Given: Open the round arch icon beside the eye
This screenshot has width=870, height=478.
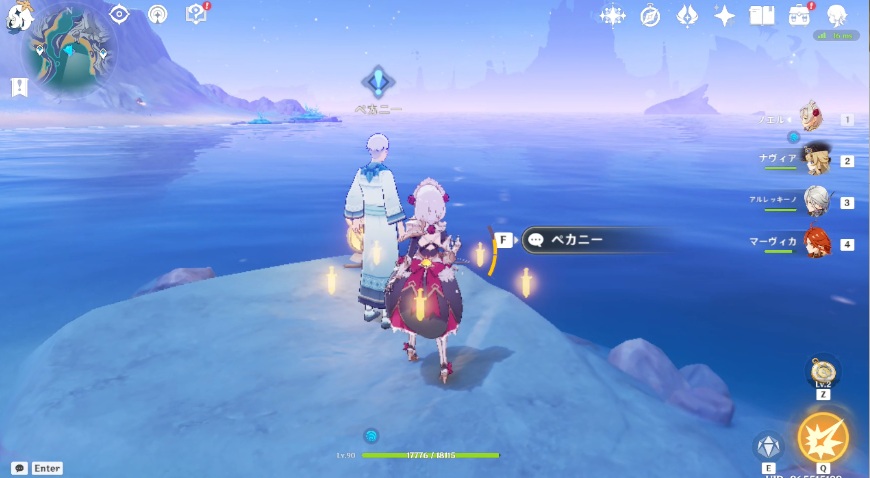Looking at the screenshot, I should 157,14.
